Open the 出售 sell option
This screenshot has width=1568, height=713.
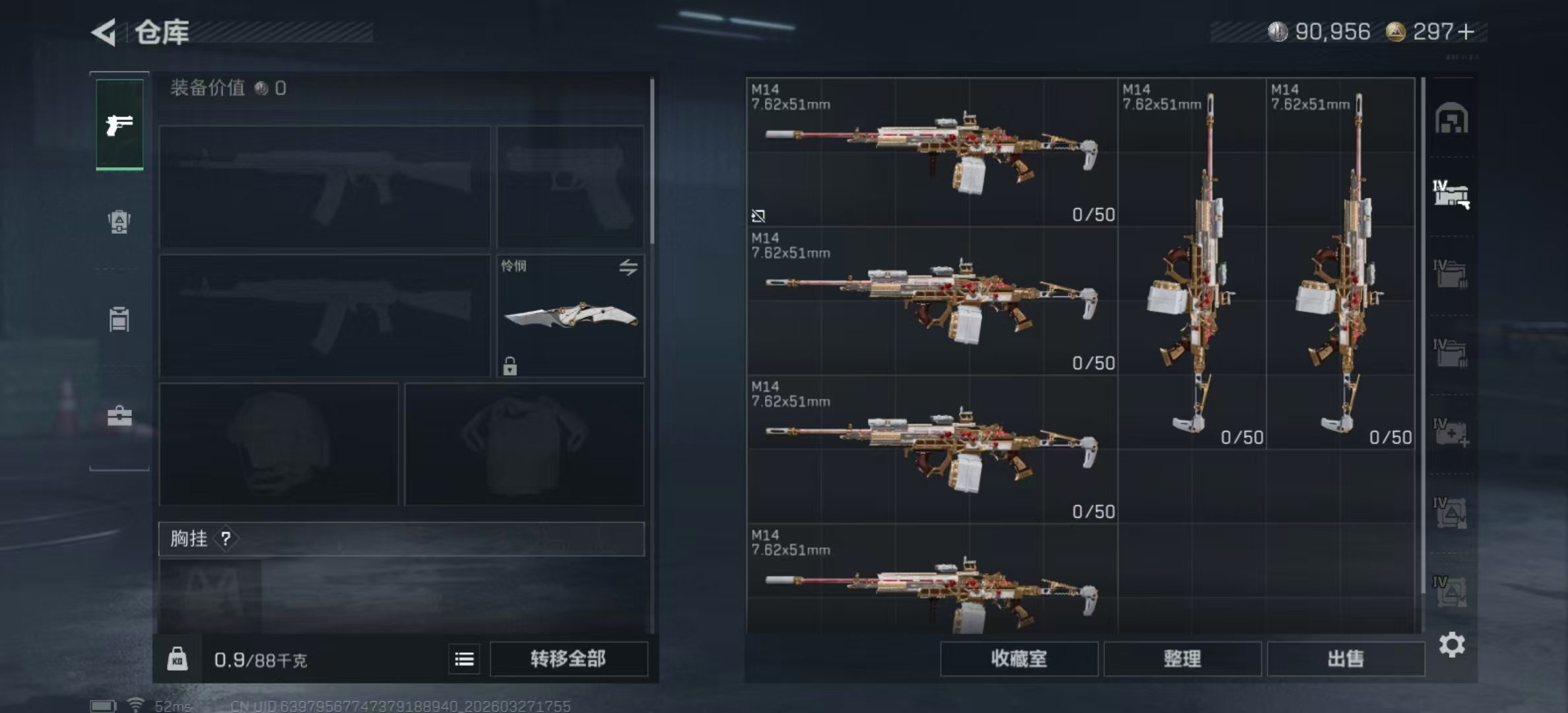(x=1345, y=658)
